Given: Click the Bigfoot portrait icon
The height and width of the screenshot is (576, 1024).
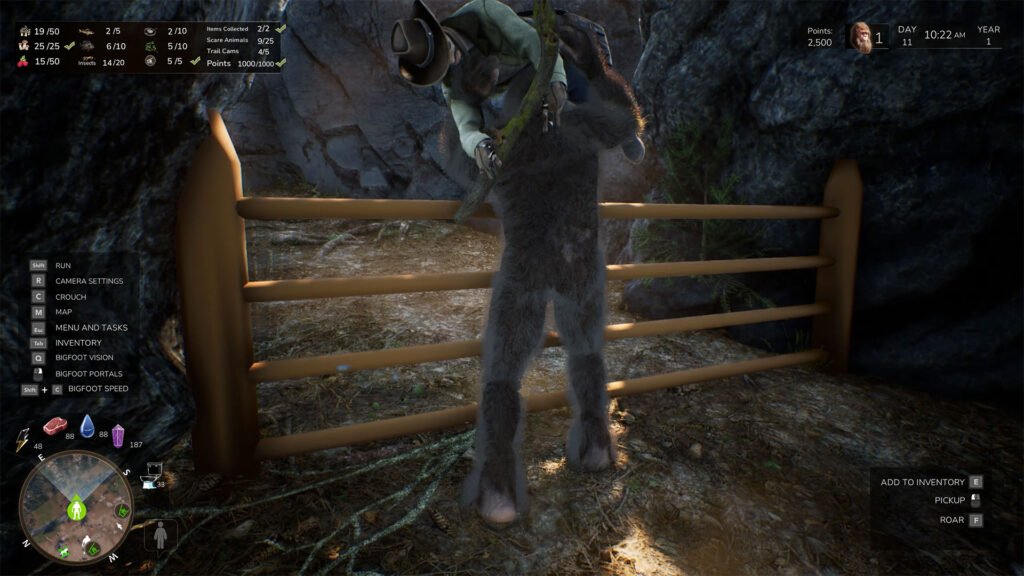Looking at the screenshot, I should point(859,37).
